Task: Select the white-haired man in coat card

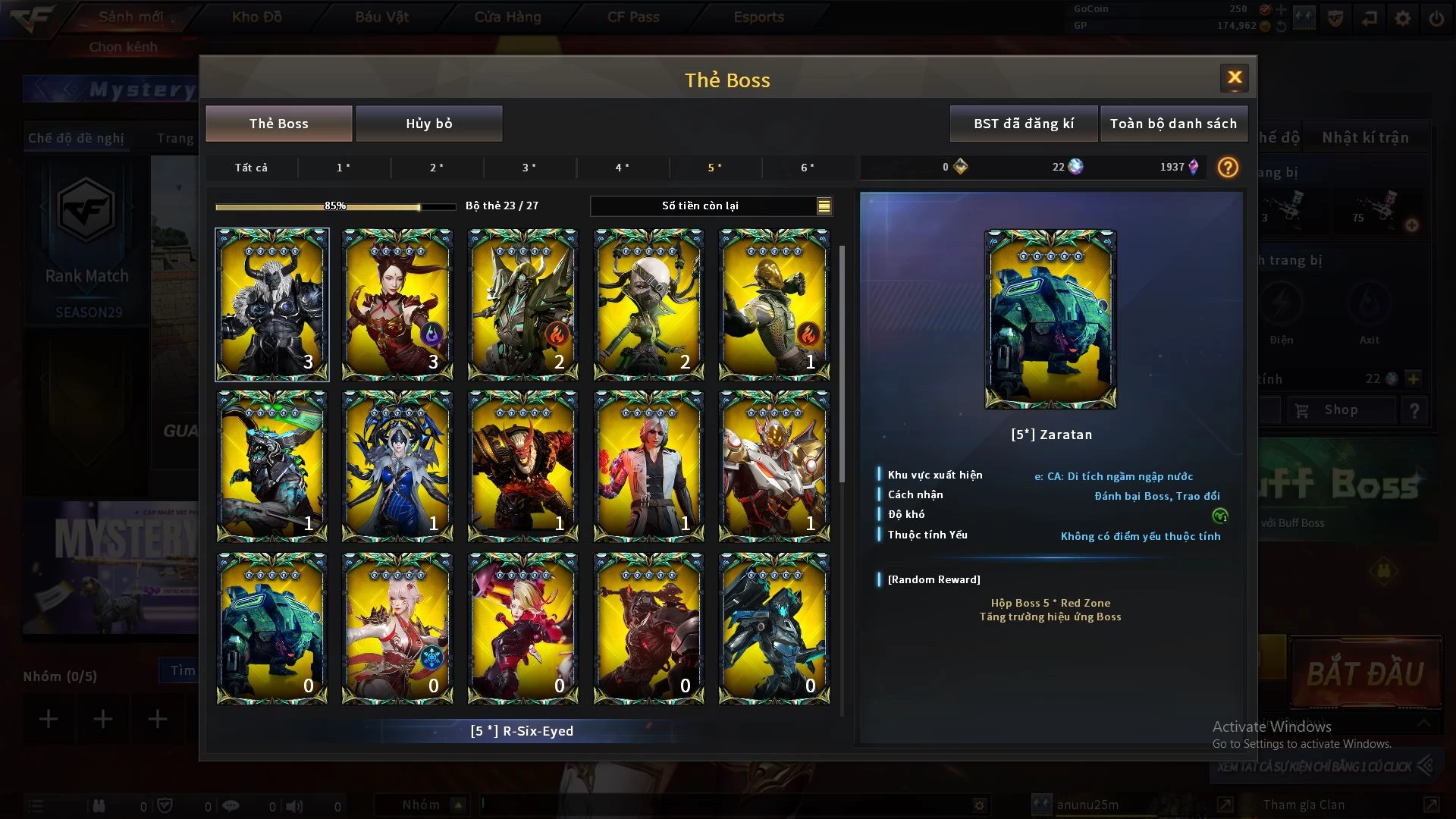Action: click(648, 466)
